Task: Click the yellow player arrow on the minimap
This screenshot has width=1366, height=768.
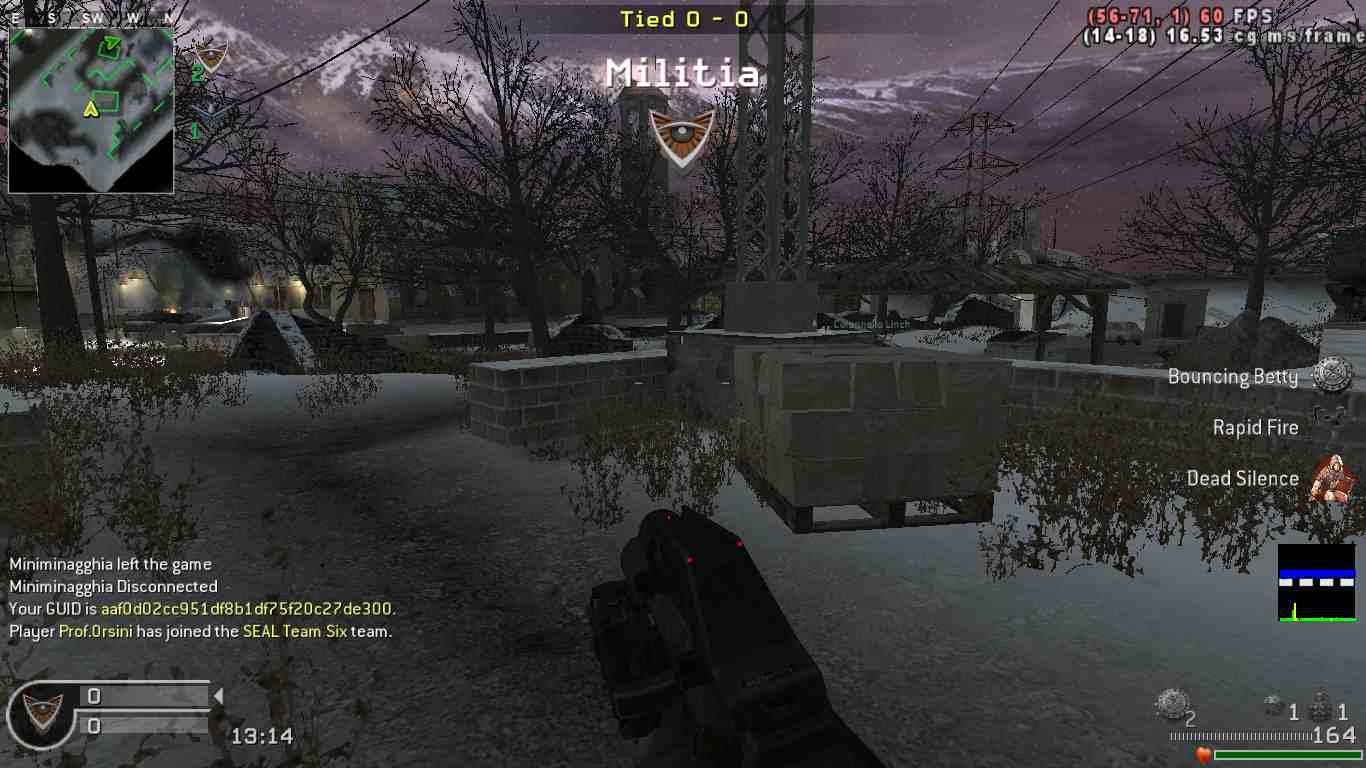Action: click(91, 108)
